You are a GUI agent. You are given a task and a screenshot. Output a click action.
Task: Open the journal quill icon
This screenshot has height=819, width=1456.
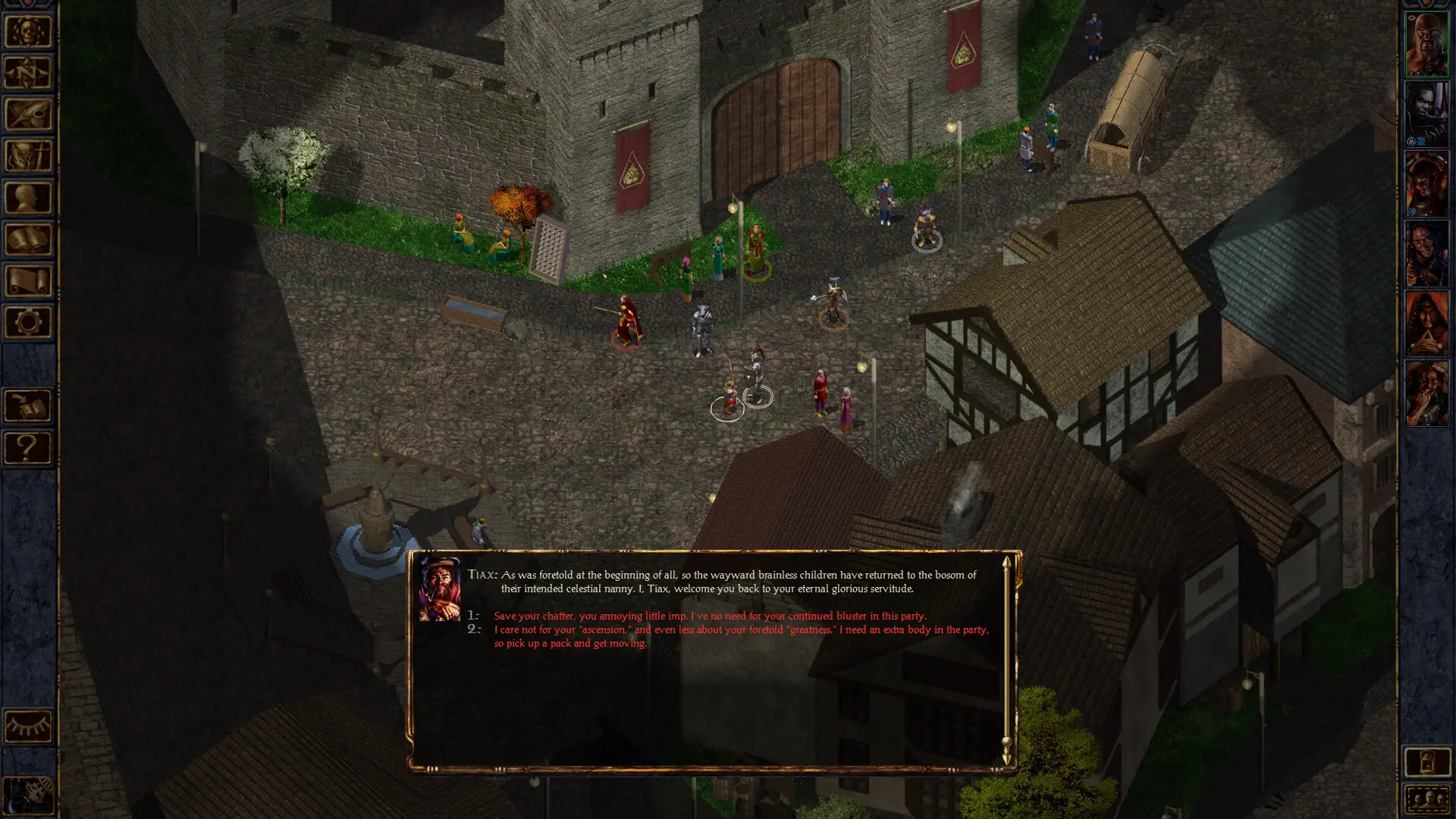click(28, 115)
